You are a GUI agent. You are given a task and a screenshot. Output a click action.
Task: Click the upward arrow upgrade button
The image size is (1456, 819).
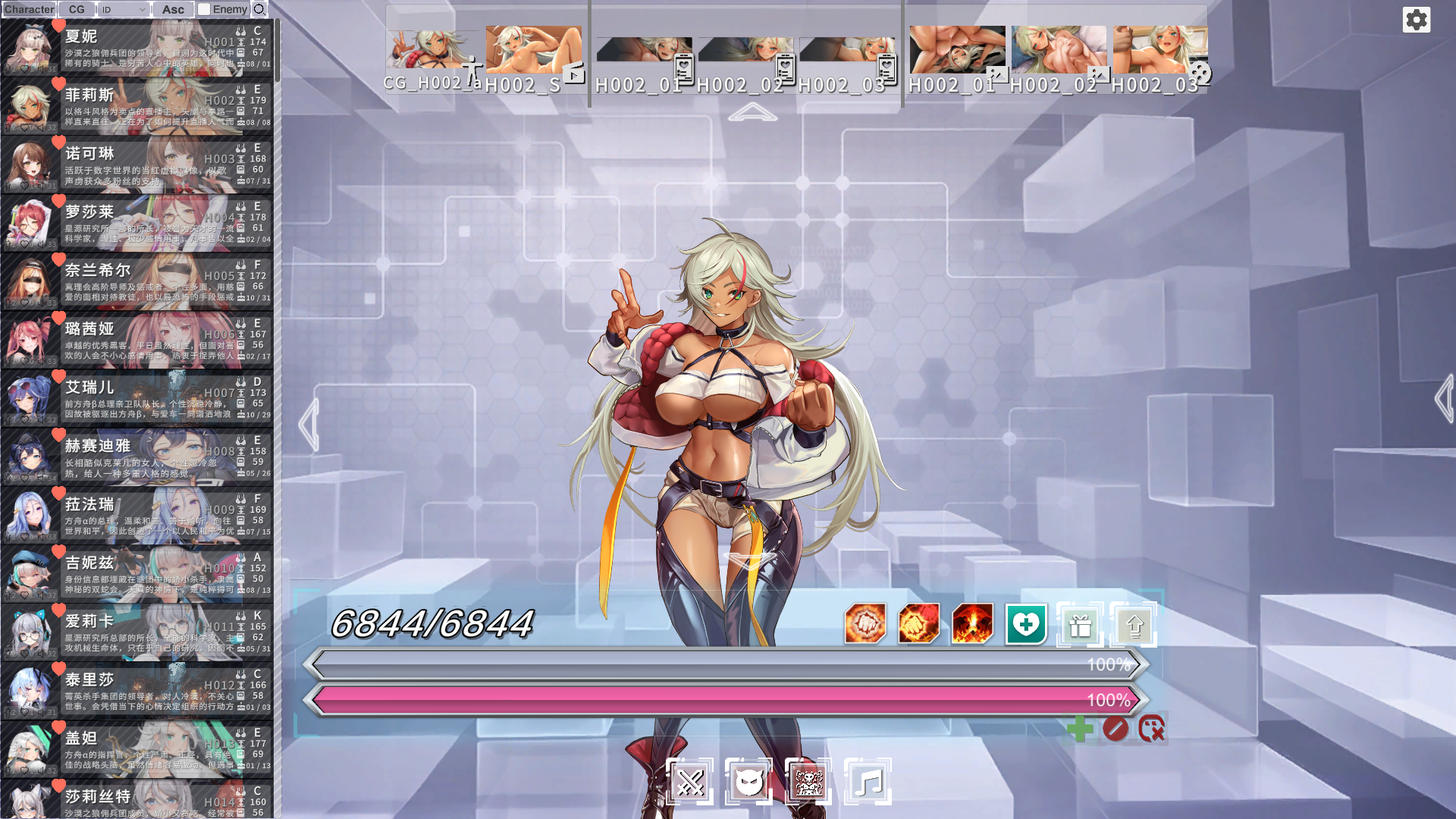[x=1134, y=625]
